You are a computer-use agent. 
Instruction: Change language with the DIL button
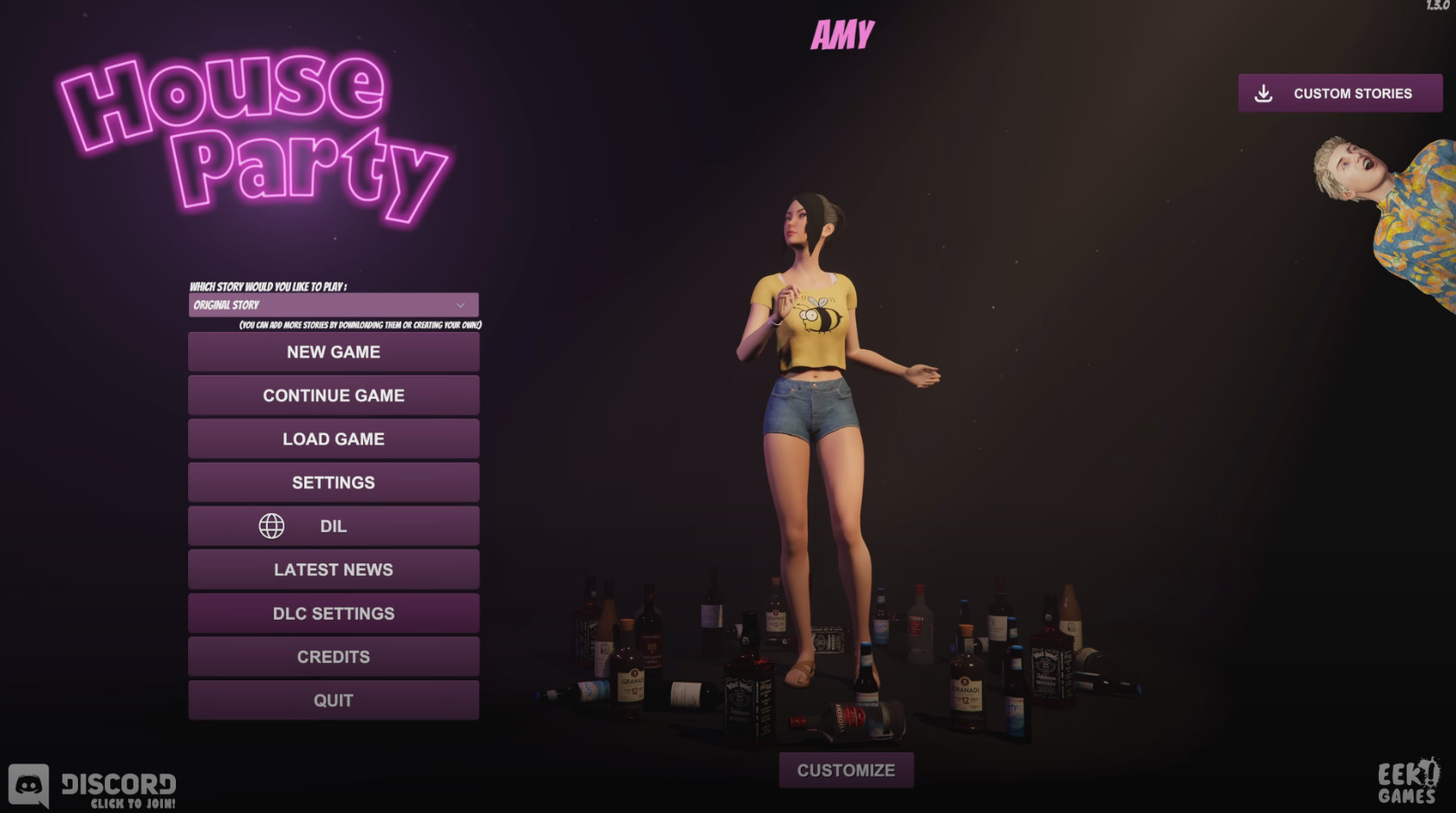(x=334, y=526)
